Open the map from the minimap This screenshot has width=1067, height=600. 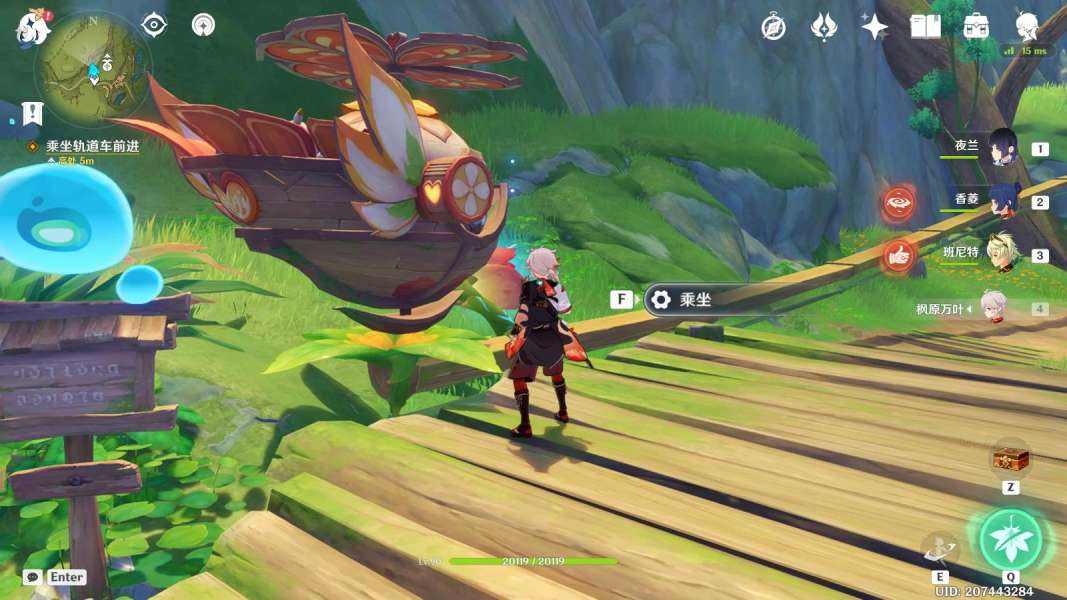click(93, 68)
